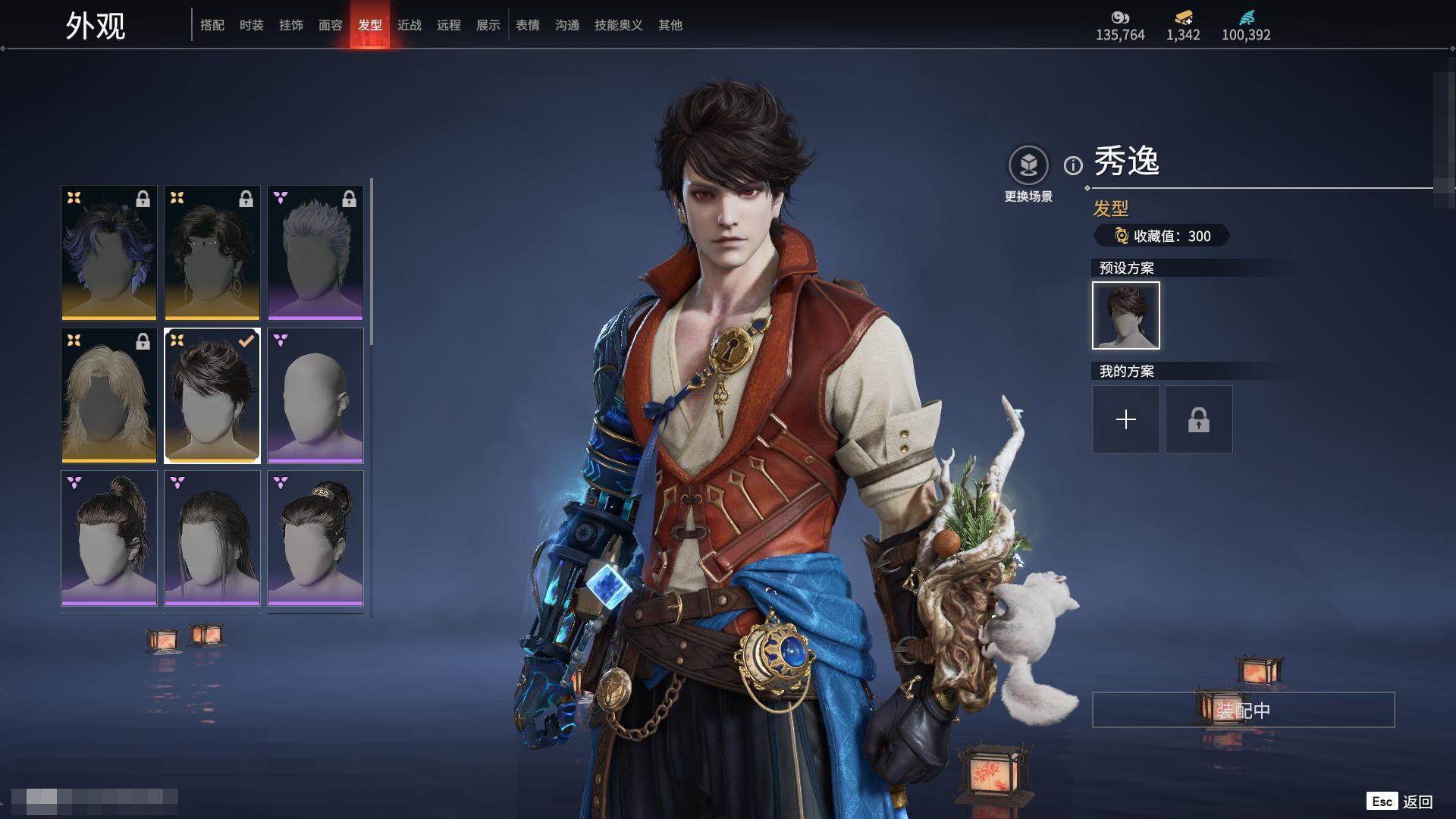Choose the bald head option

pyautogui.click(x=315, y=396)
